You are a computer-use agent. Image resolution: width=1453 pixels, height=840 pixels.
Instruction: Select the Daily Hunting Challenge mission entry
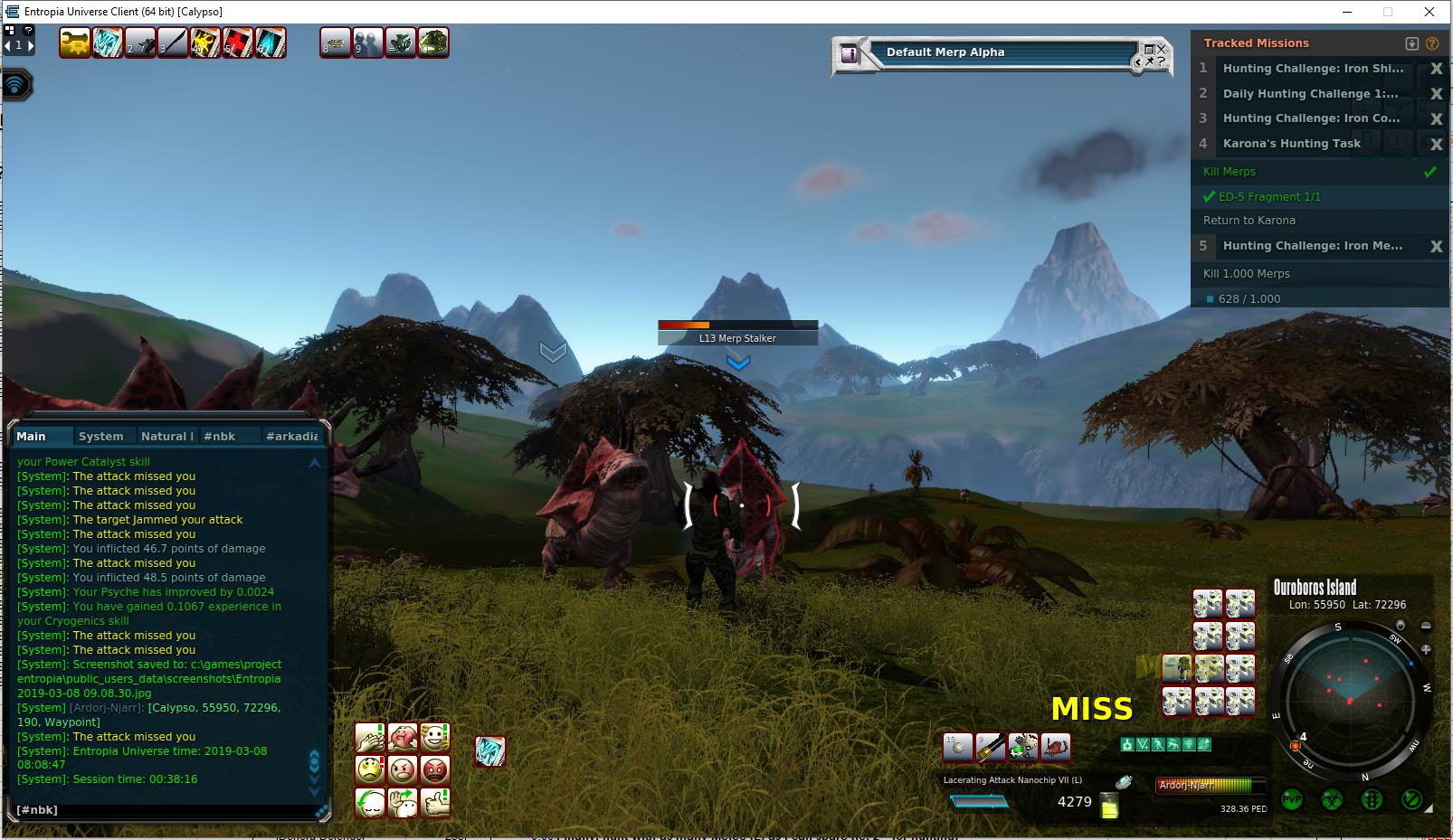(x=1310, y=93)
